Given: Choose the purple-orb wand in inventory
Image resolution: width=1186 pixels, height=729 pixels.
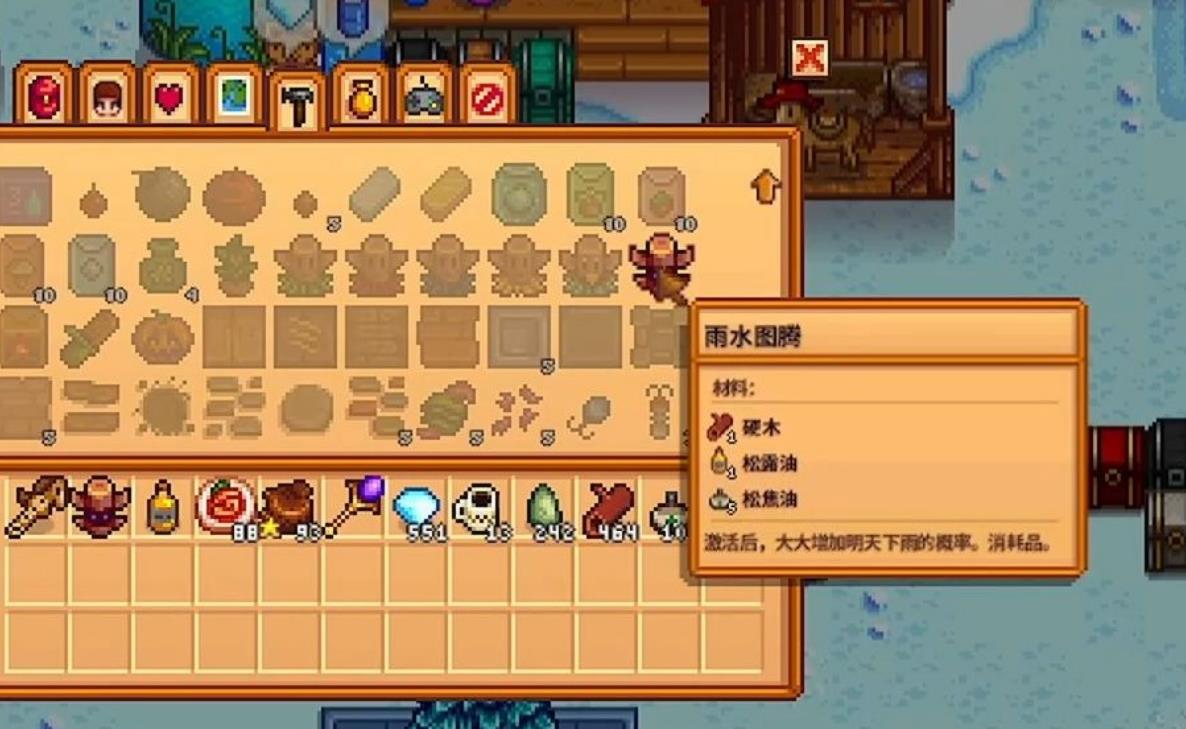Looking at the screenshot, I should point(352,505).
